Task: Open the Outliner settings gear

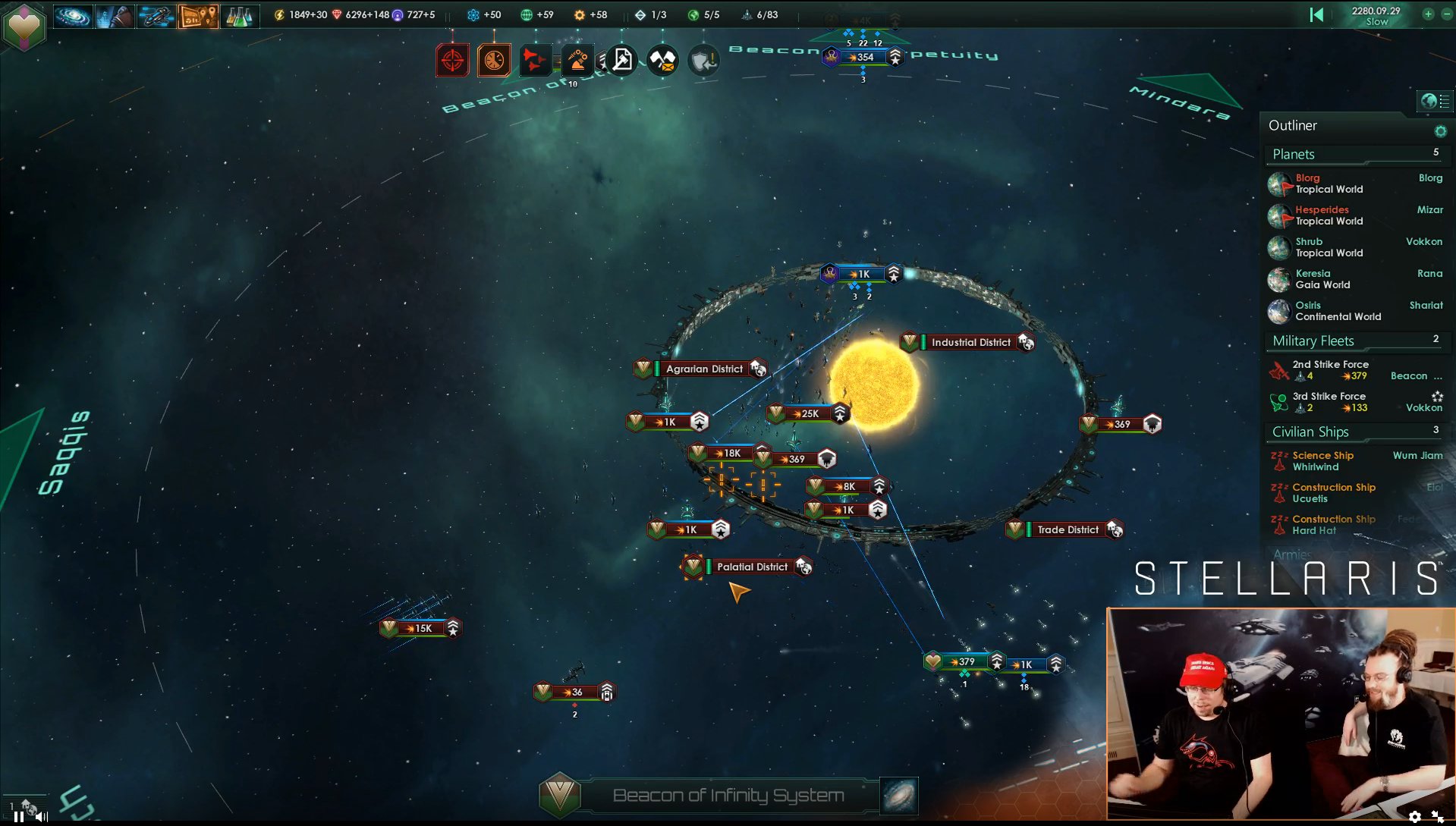Action: pos(1440,131)
